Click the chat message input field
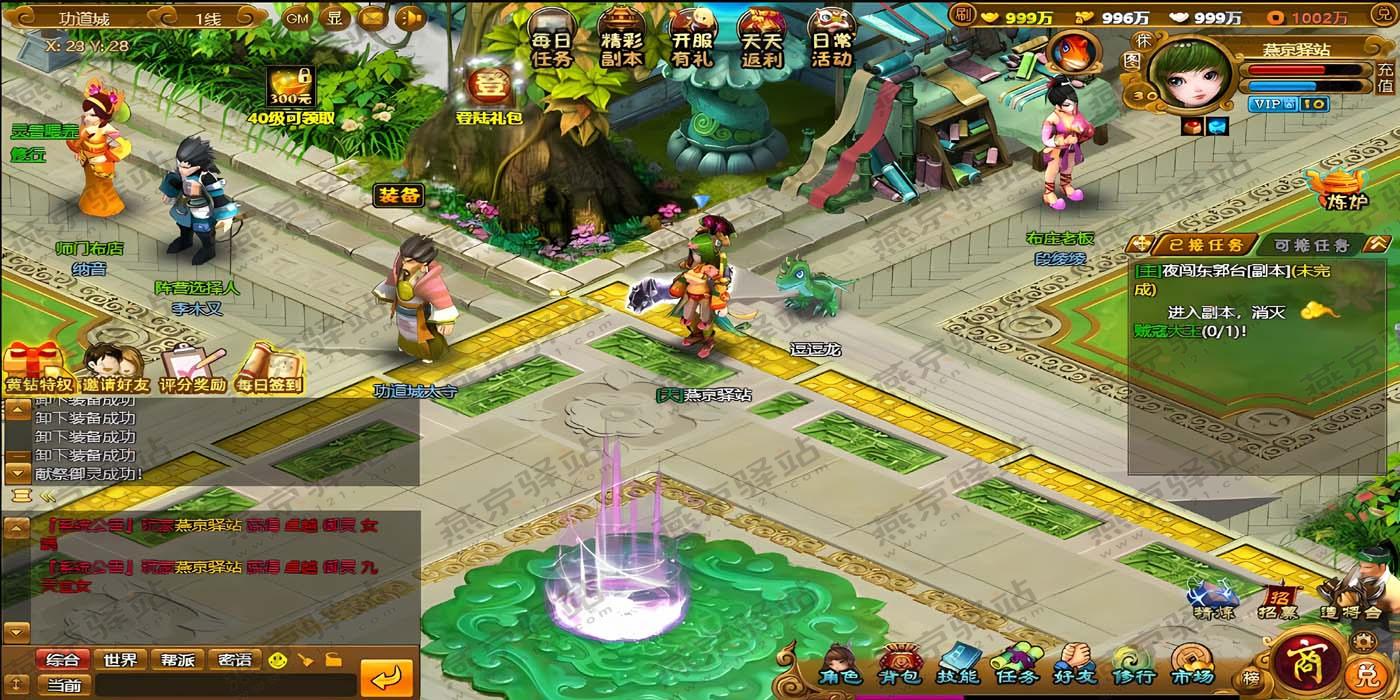This screenshot has width=1400, height=700. pos(225,685)
